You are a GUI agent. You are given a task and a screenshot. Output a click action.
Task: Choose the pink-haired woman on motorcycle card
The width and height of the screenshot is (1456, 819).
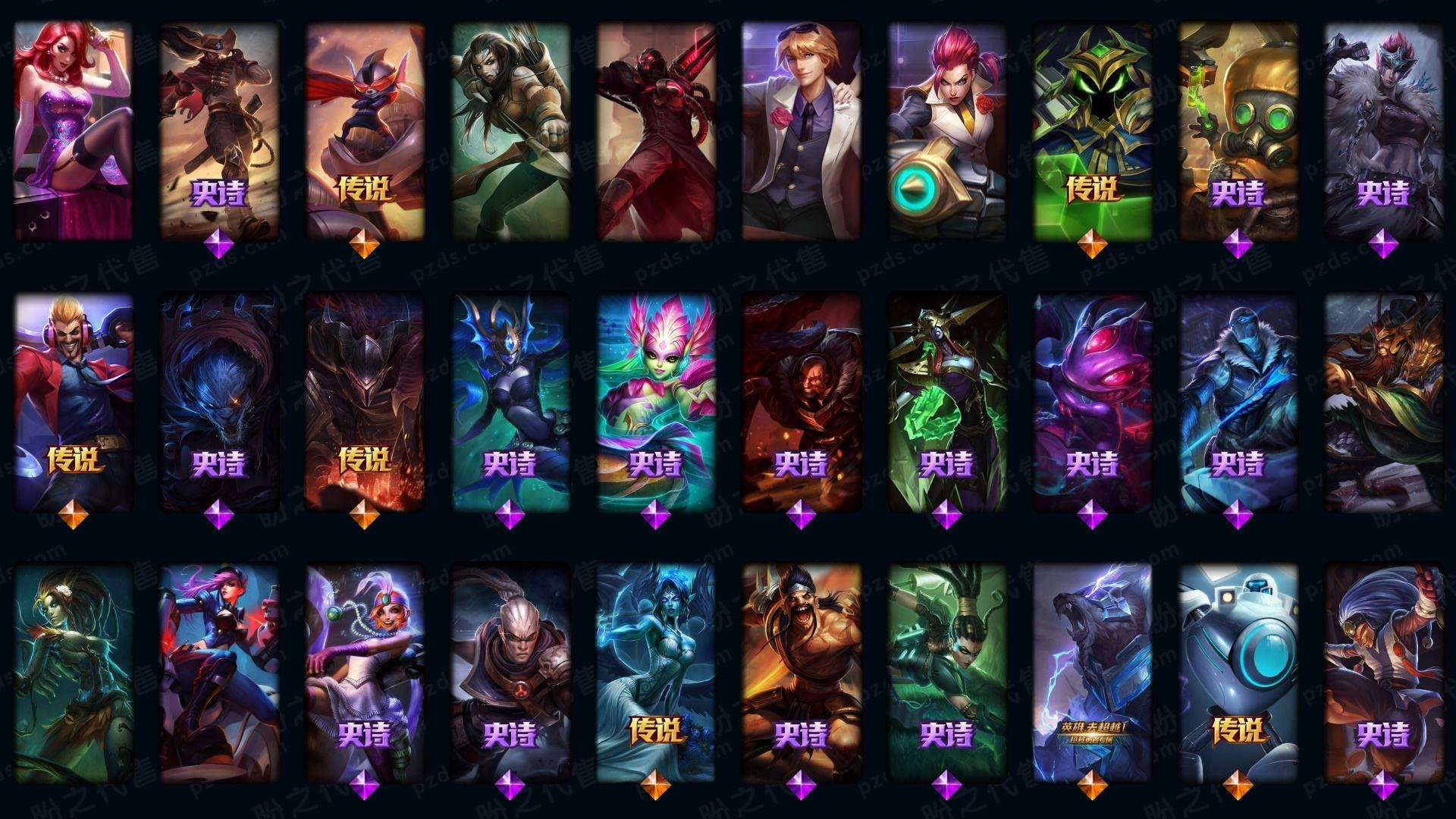tap(219, 673)
